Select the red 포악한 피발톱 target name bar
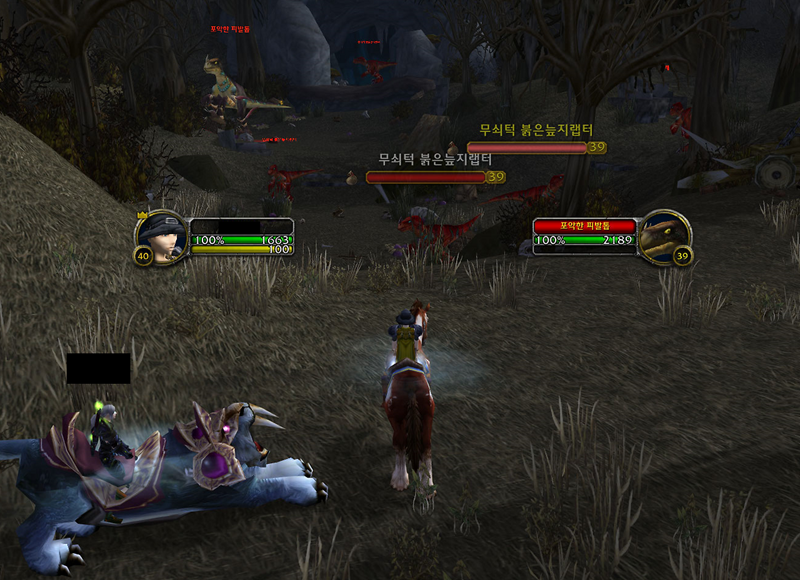Image resolution: width=800 pixels, height=580 pixels. (x=586, y=227)
